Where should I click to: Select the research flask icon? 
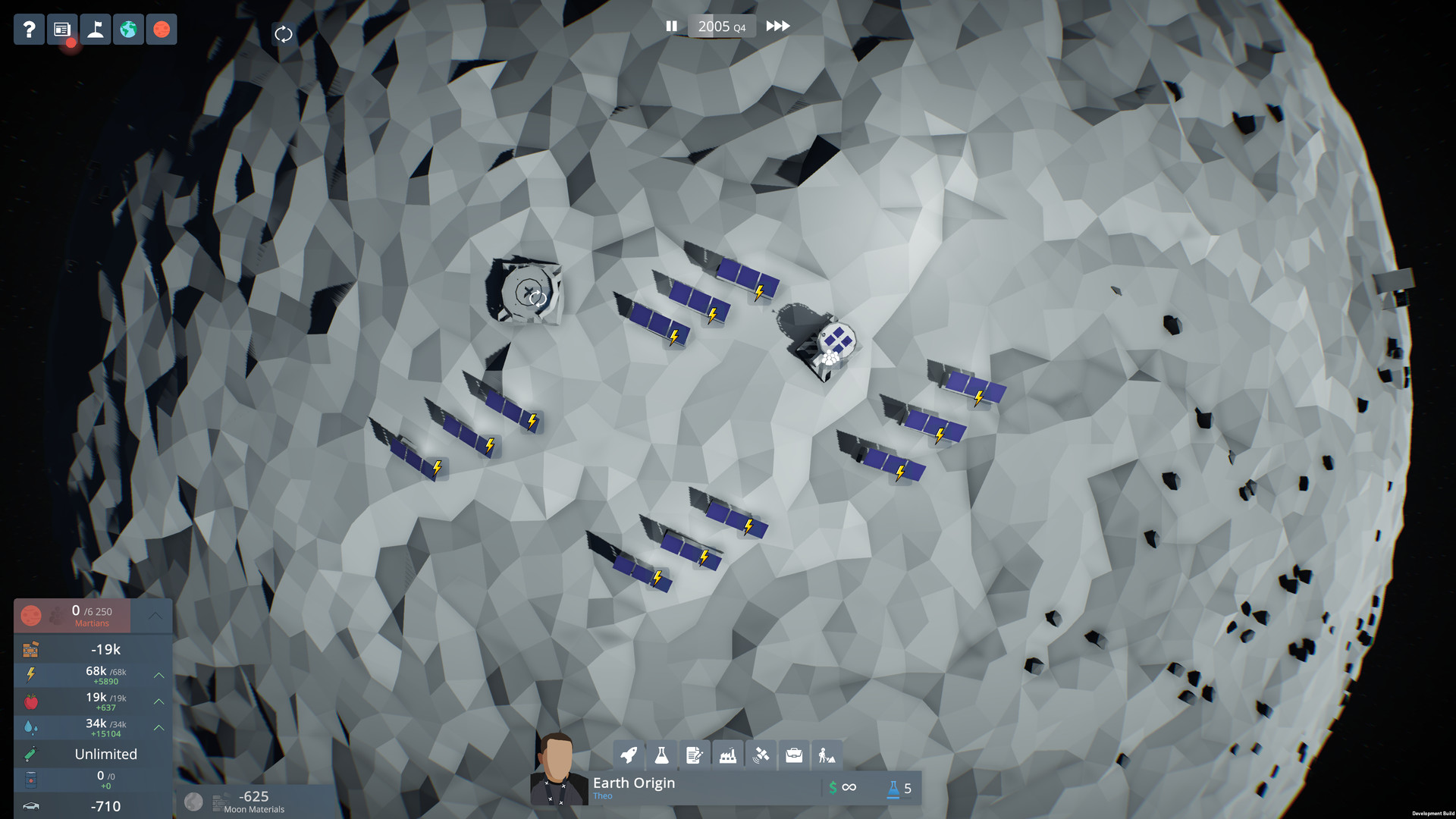point(662,755)
